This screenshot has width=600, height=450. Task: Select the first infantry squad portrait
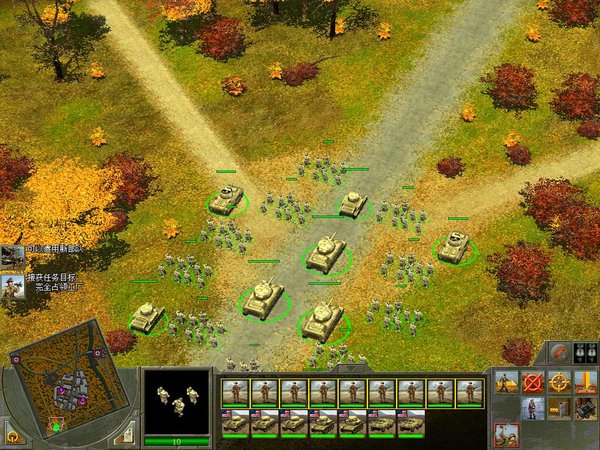click(236, 393)
